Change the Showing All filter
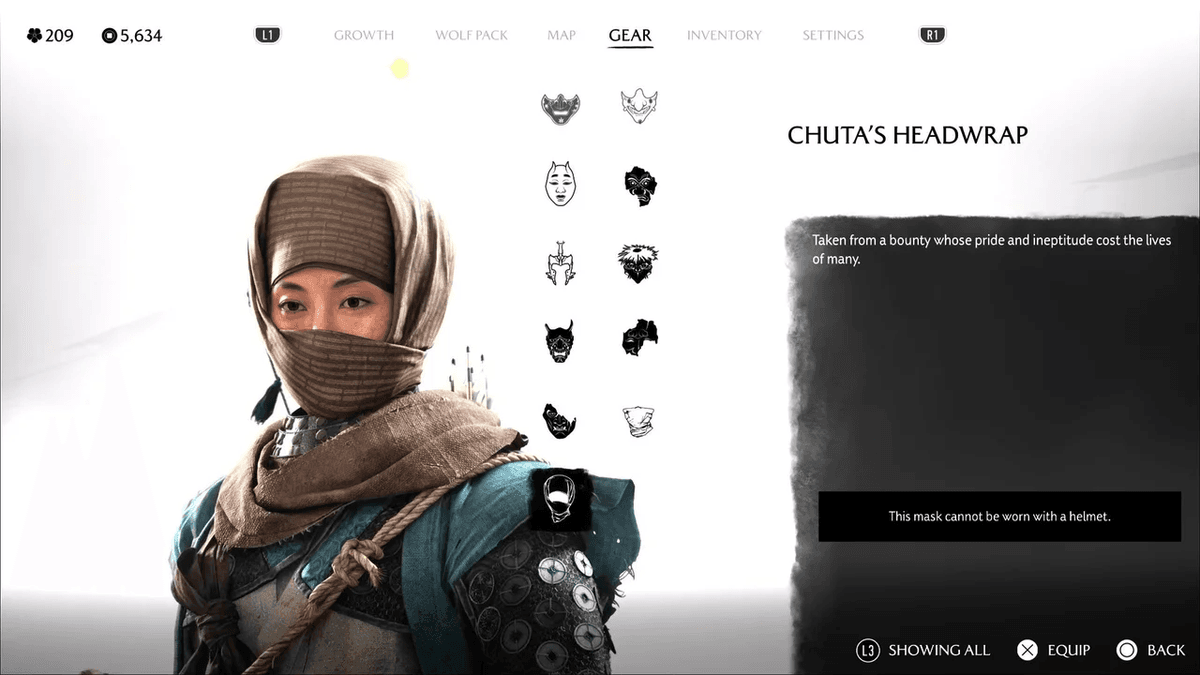 [x=923, y=650]
